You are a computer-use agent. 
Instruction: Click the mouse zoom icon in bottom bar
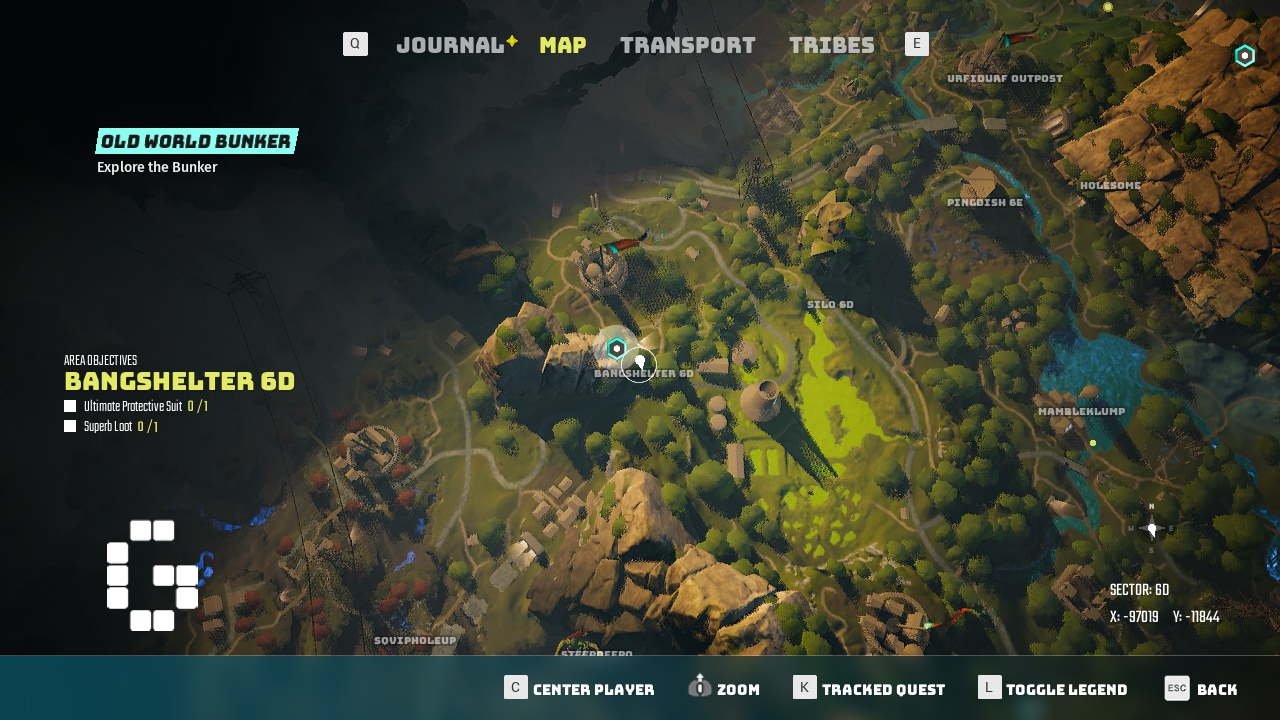699,688
